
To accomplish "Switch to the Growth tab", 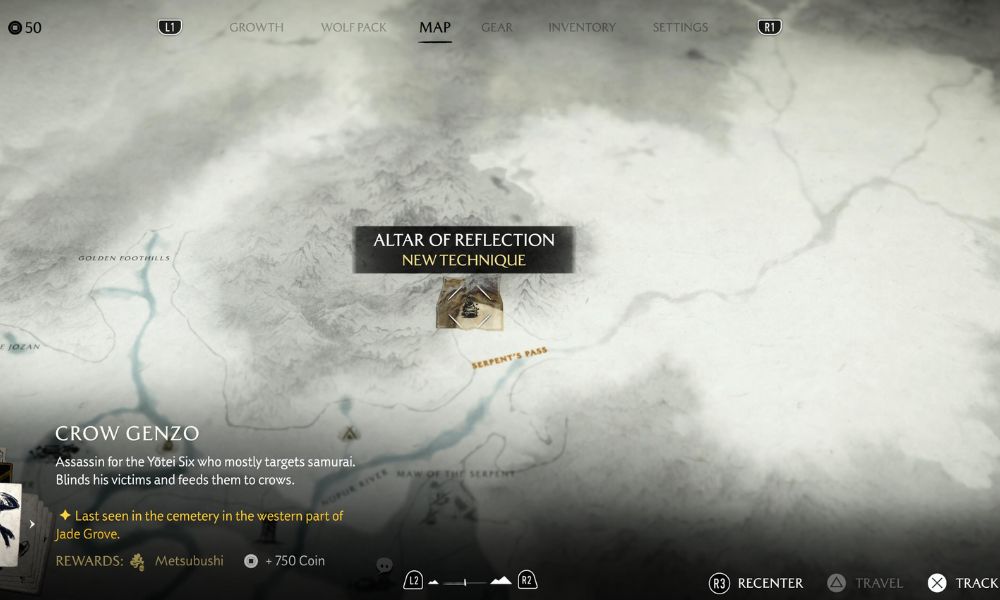I will coord(256,27).
